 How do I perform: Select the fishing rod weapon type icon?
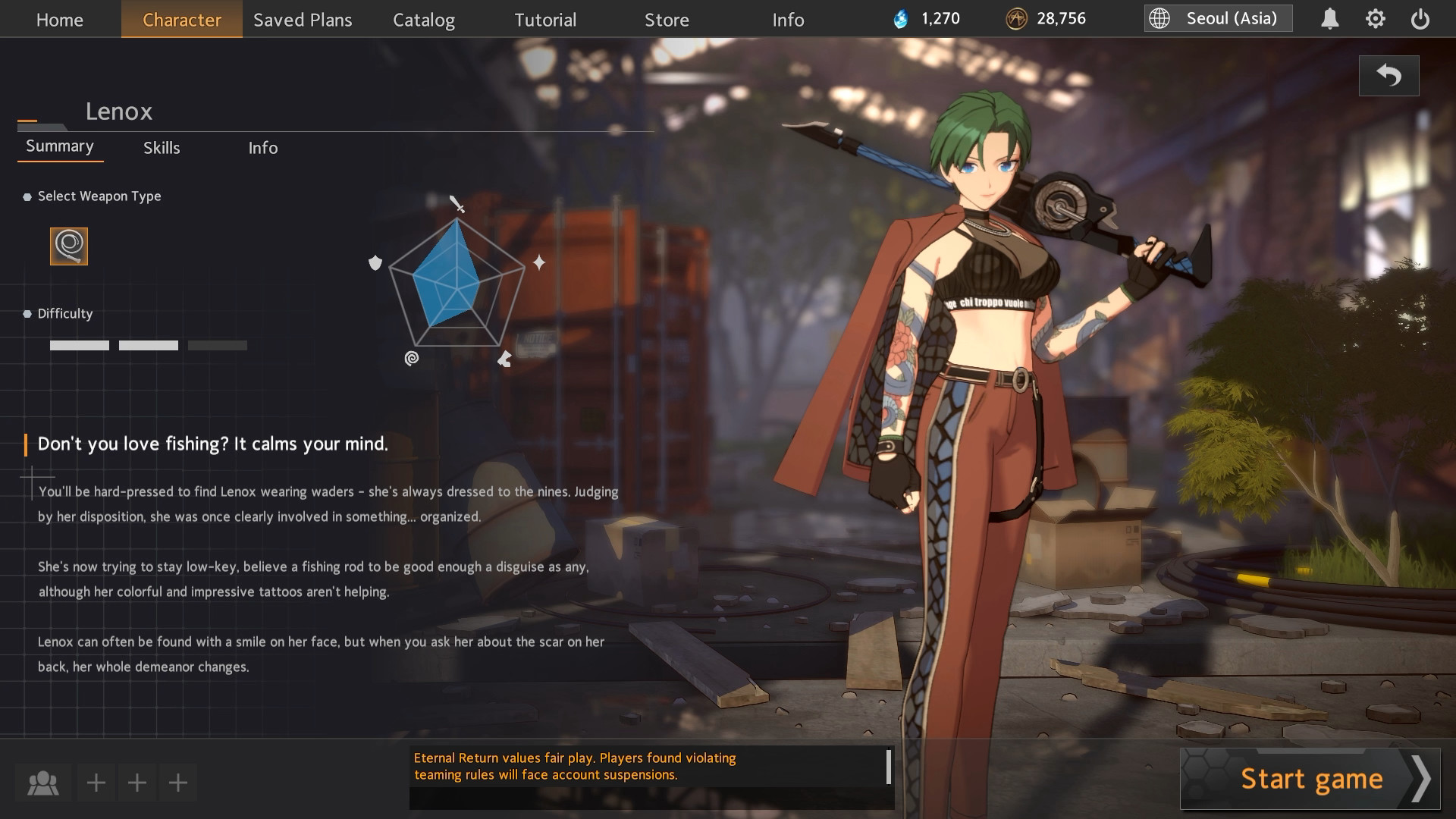click(69, 246)
